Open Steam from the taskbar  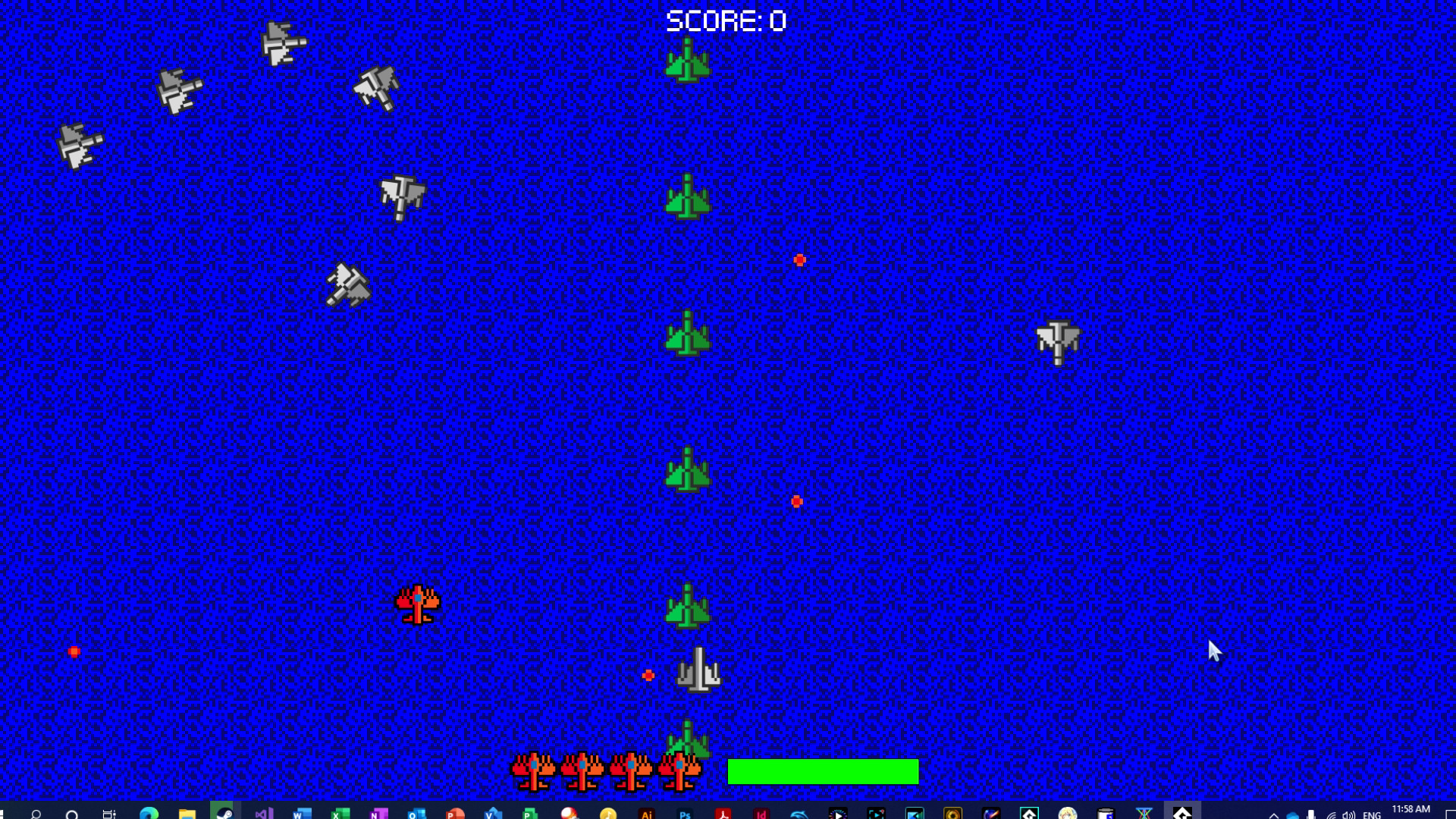coord(224,812)
